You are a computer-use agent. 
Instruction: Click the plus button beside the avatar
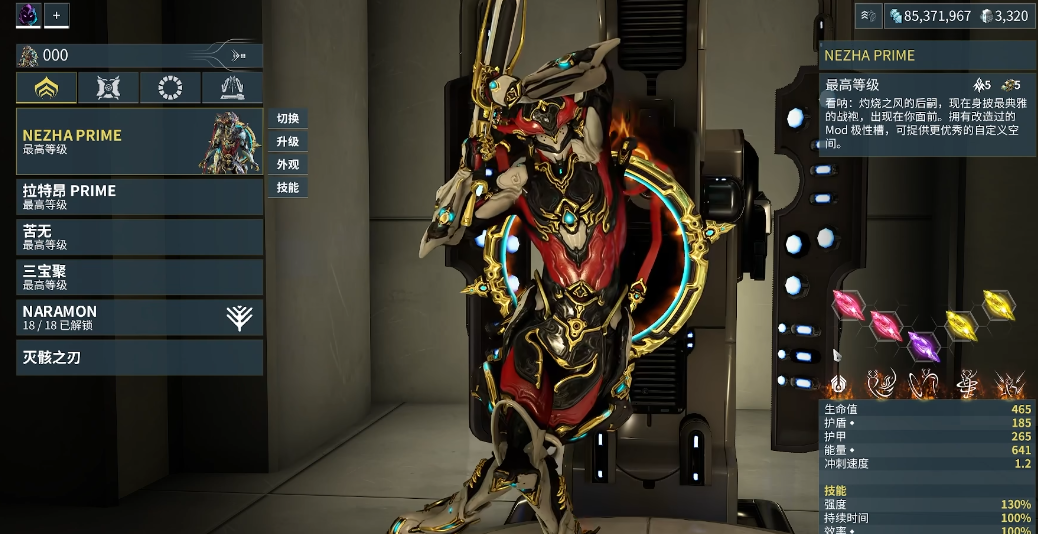click(56, 15)
